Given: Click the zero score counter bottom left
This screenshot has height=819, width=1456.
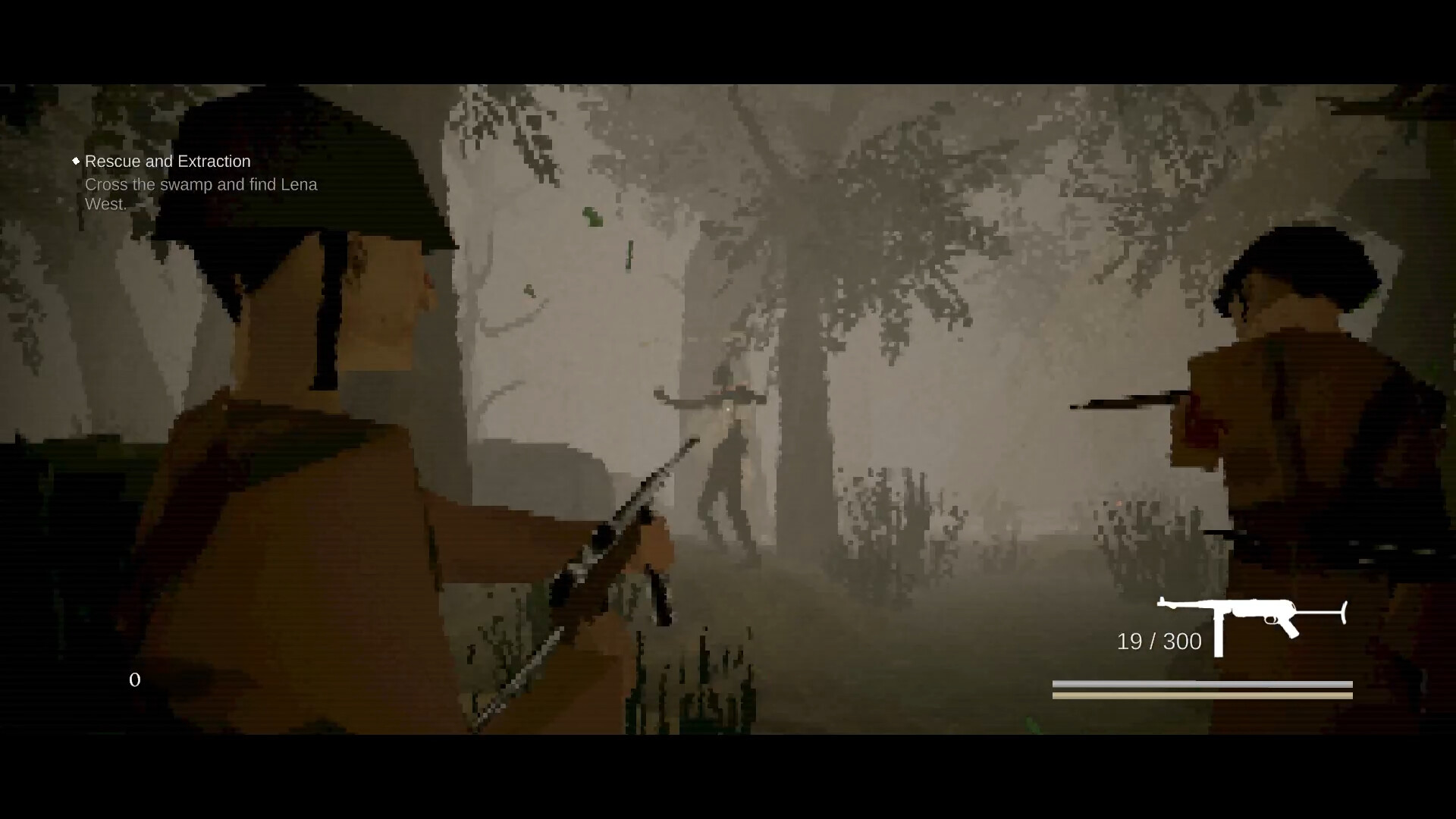Looking at the screenshot, I should pyautogui.click(x=135, y=680).
